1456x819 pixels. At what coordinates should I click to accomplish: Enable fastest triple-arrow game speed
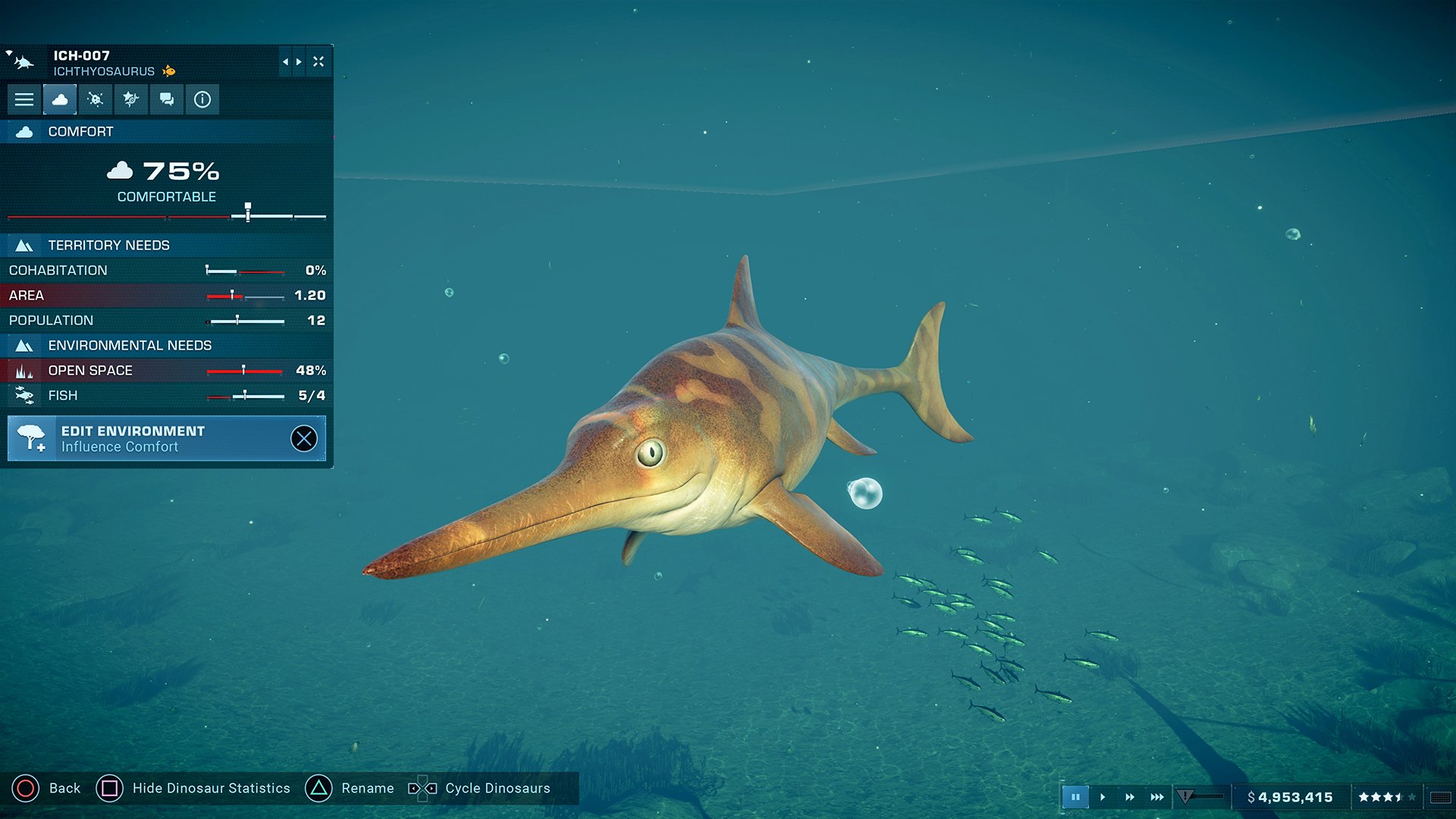(1156, 797)
